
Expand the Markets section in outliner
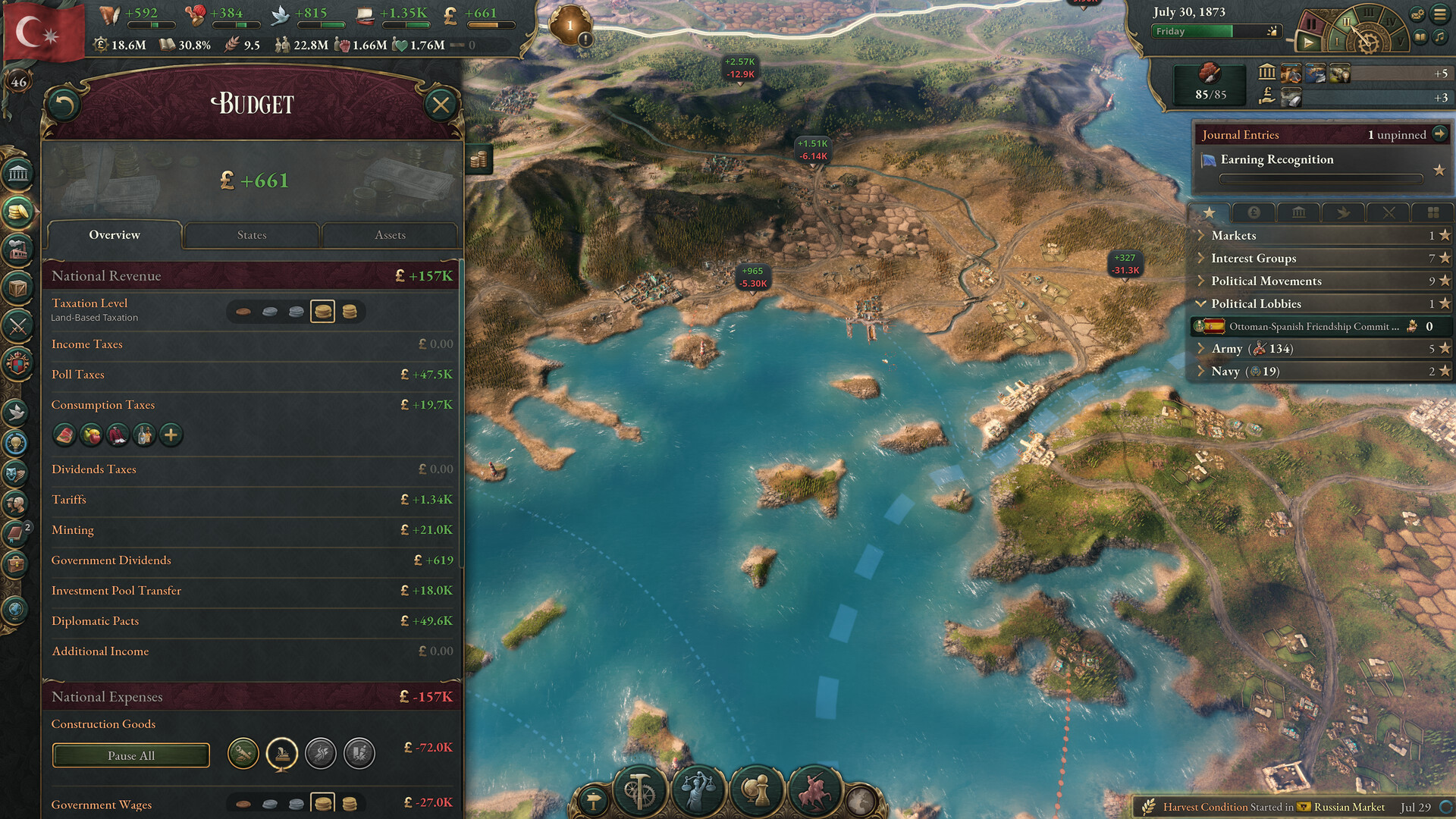coord(1203,235)
